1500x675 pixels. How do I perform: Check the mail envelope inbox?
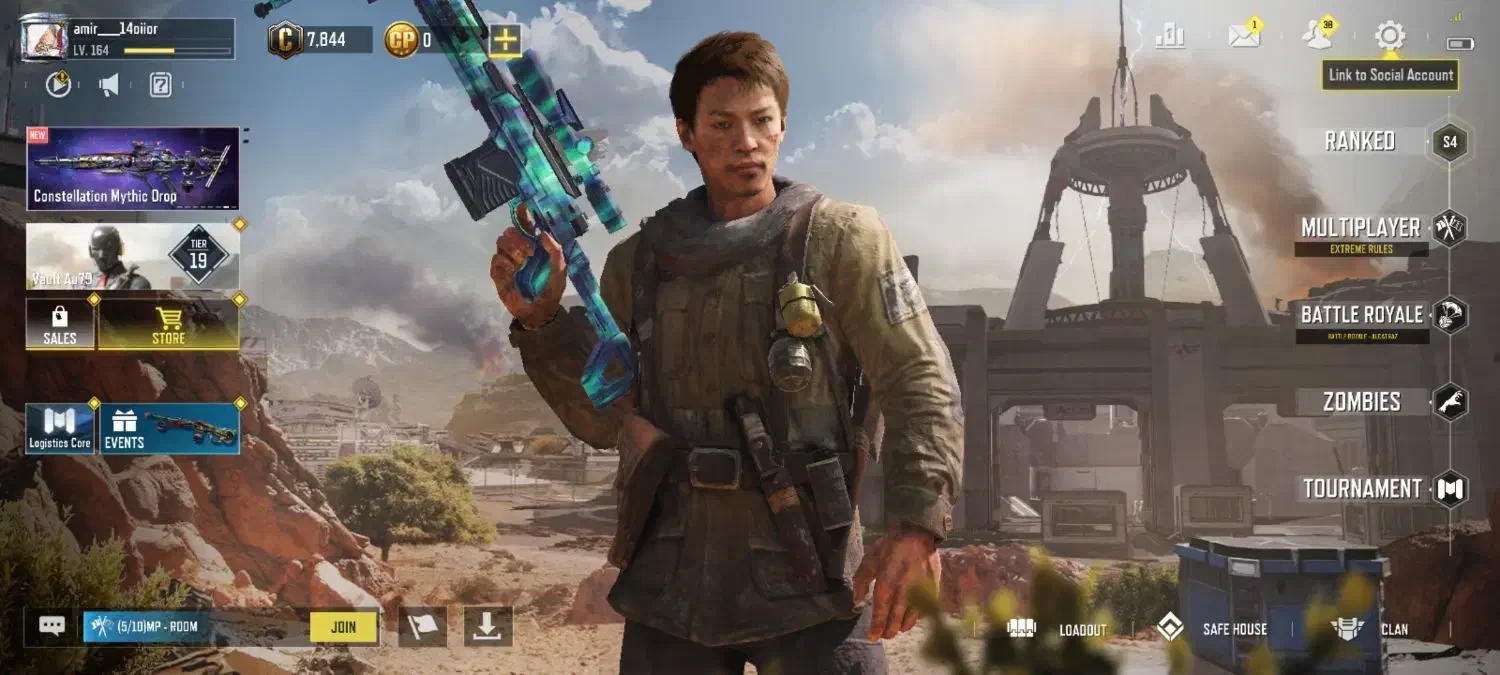pyautogui.click(x=1244, y=36)
